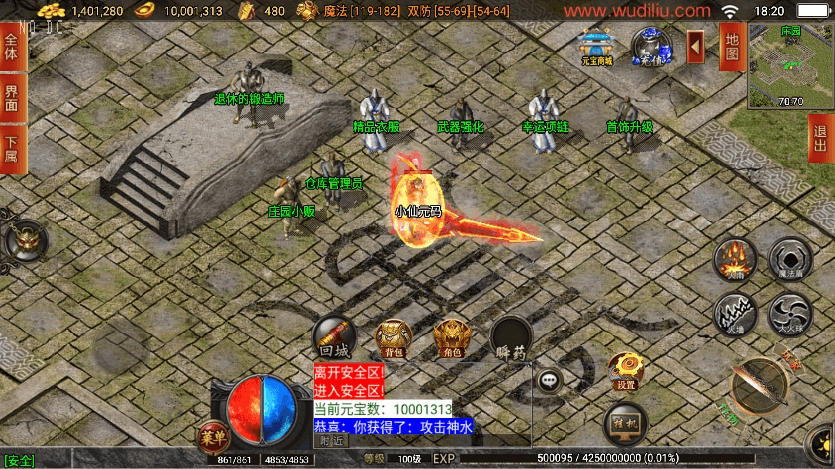Open the 地图 map button
The image size is (835, 469).
click(731, 46)
